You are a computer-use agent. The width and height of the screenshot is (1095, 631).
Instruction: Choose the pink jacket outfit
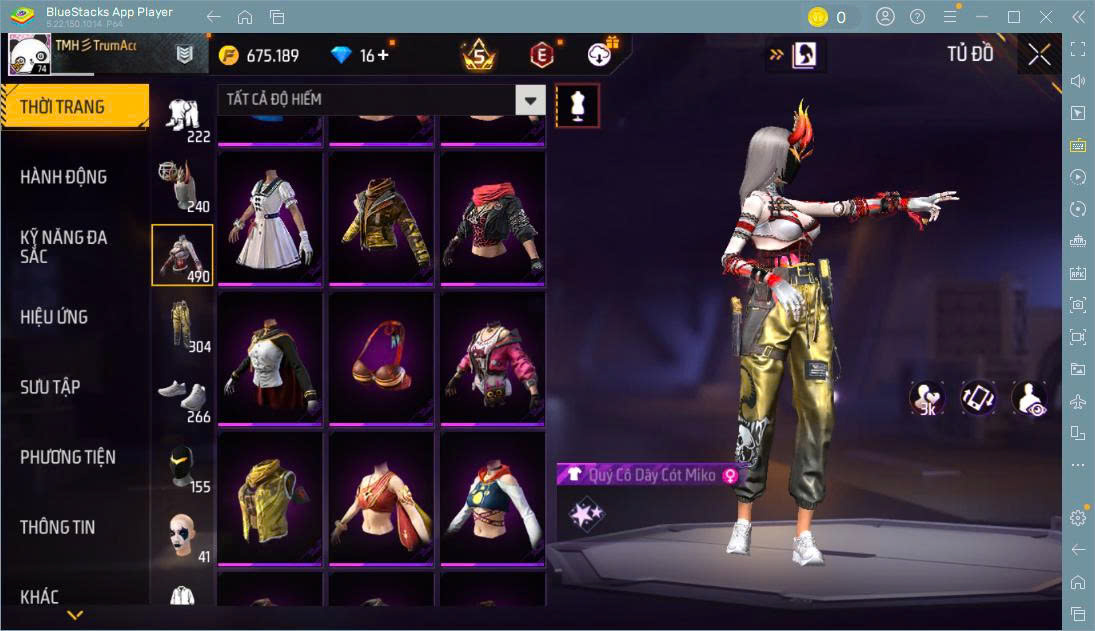[492, 357]
